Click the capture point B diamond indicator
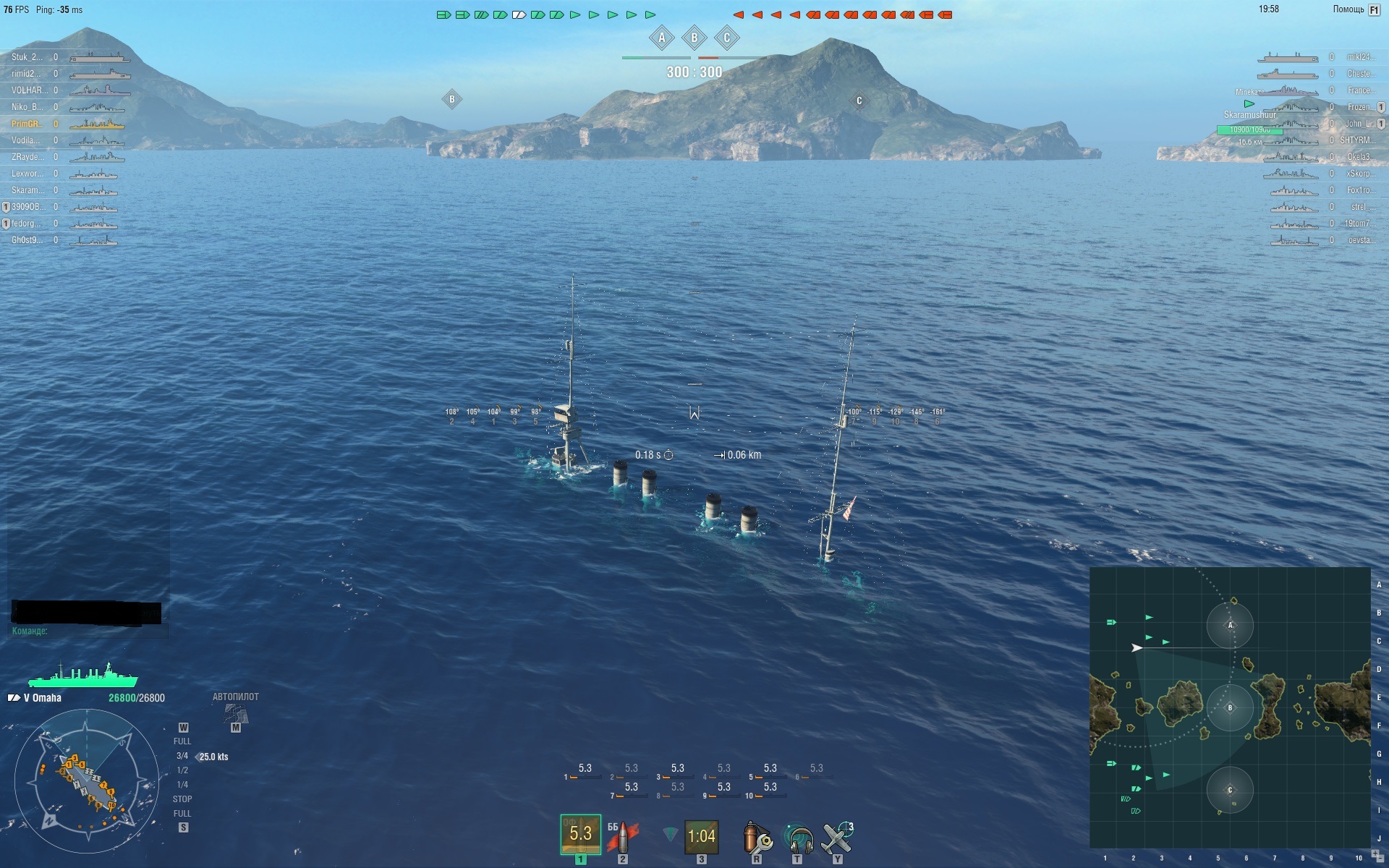The width and height of the screenshot is (1389, 868). [x=694, y=38]
